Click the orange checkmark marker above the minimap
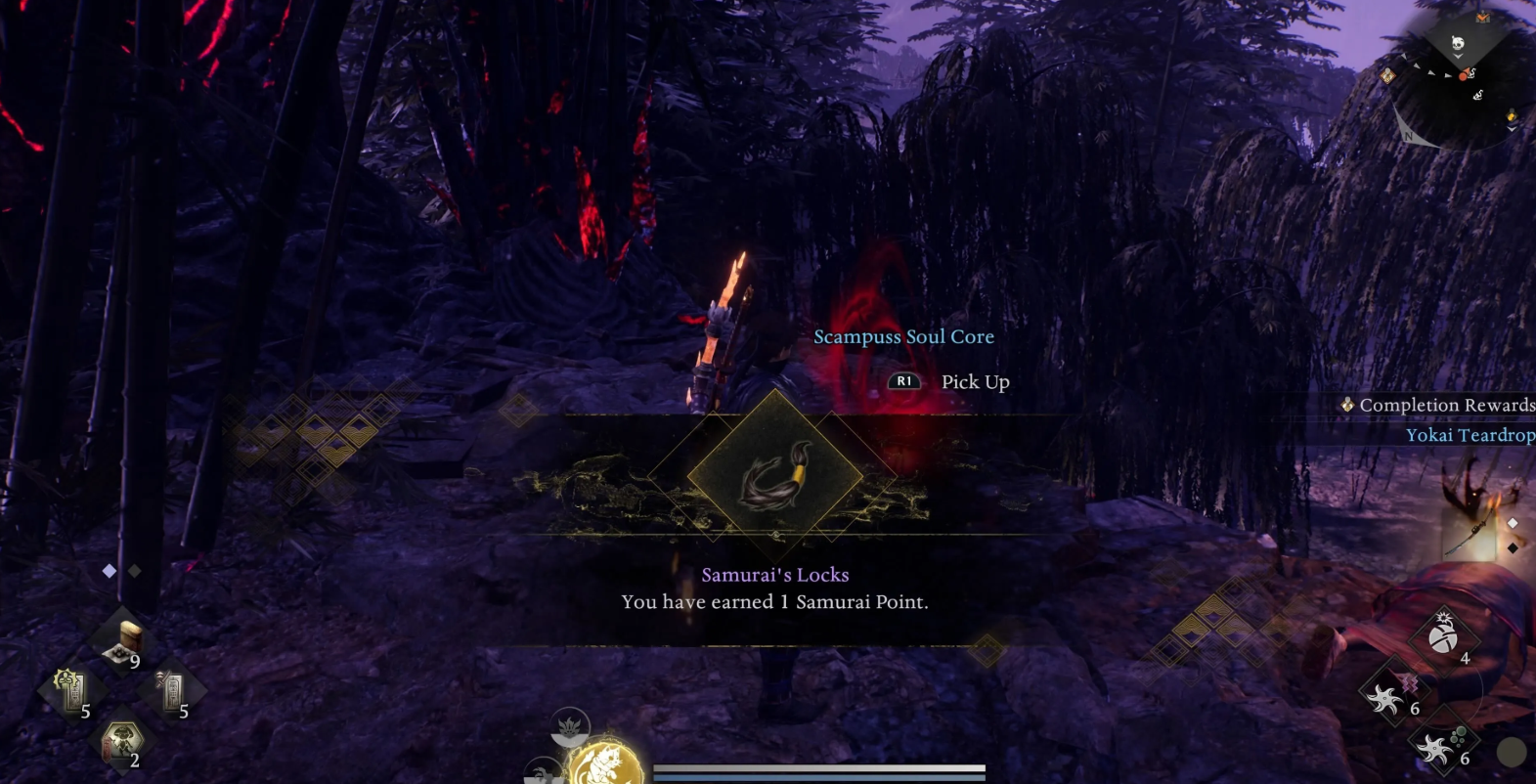Image resolution: width=1536 pixels, height=784 pixels. [1483, 17]
